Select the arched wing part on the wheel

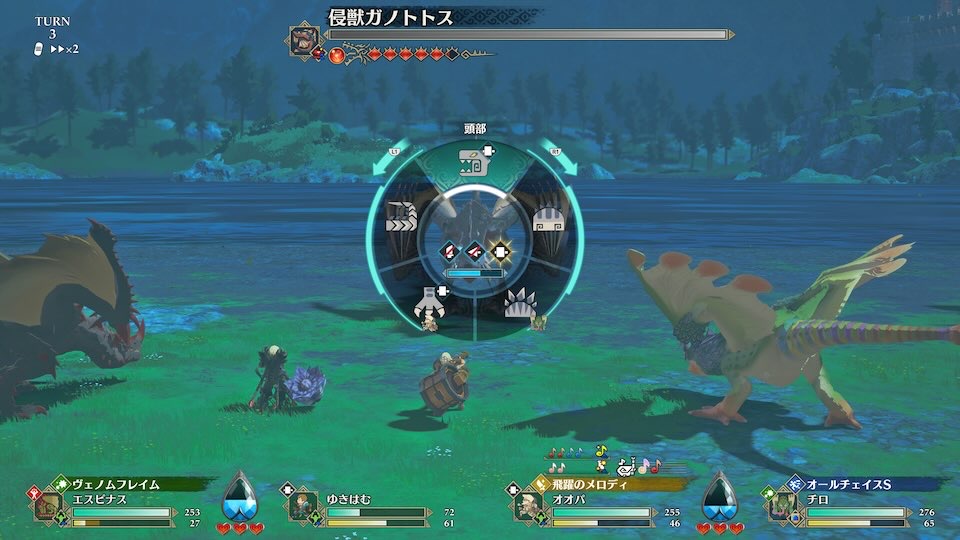(x=546, y=220)
